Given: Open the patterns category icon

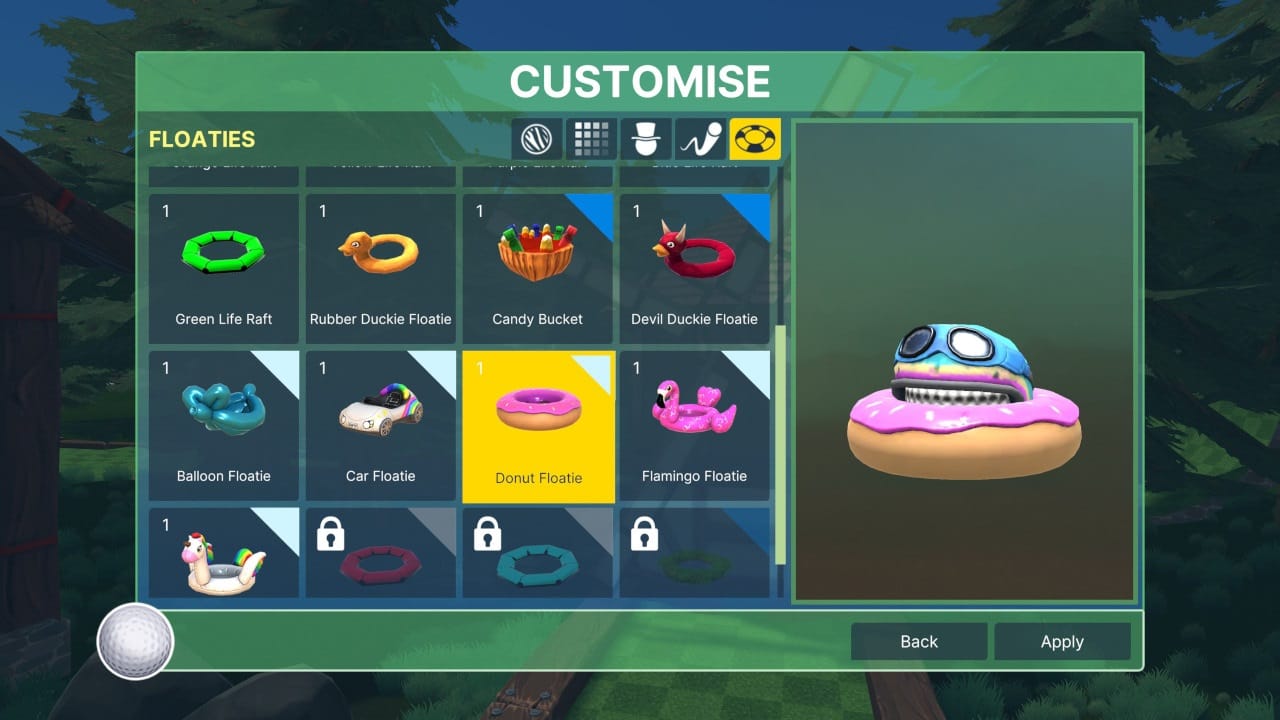Looking at the screenshot, I should 591,139.
